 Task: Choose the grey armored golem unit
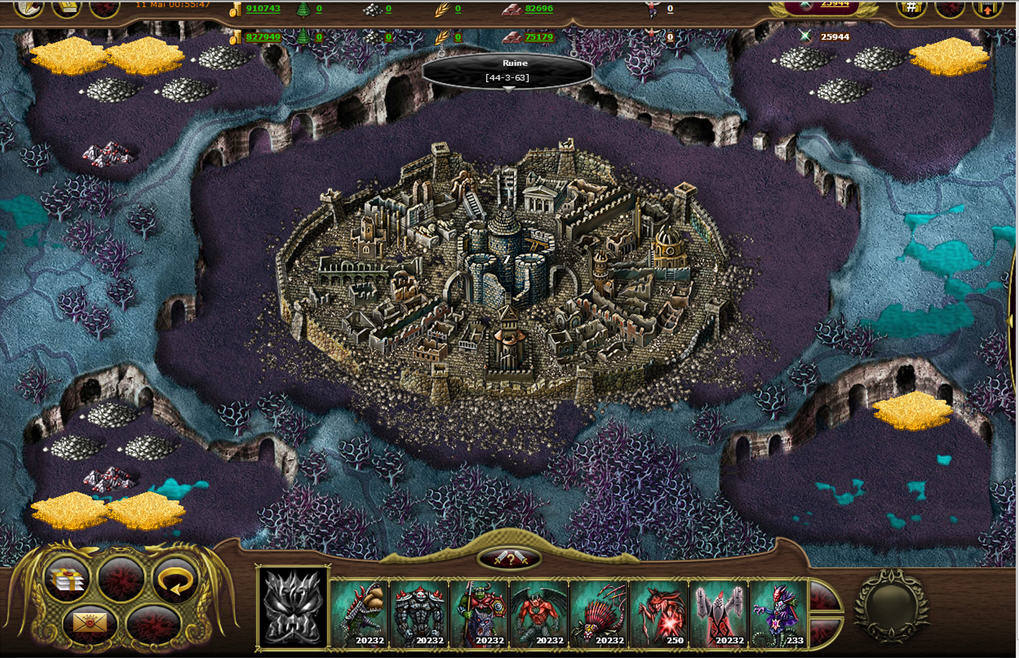[x=419, y=612]
